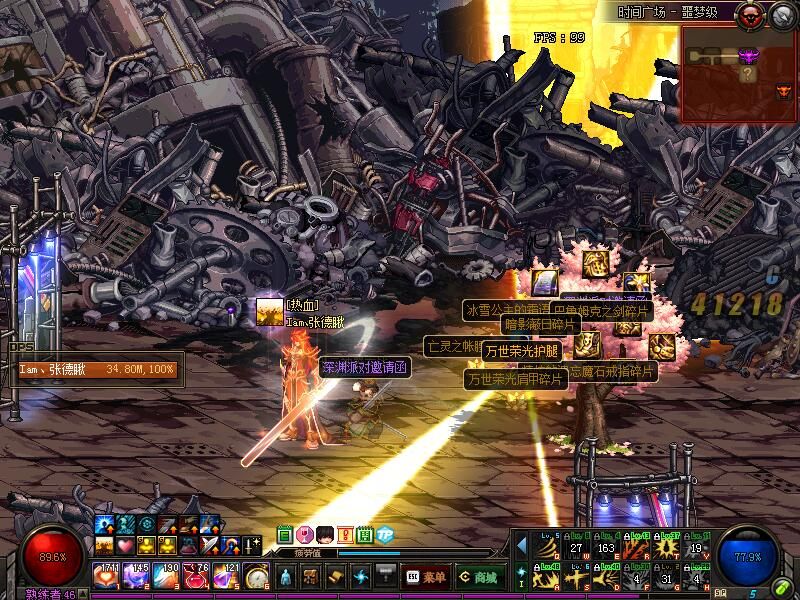Viewport: 800px width, 600px height.
Task: Click the red demon icon by the dungeon title
Action: [748, 14]
